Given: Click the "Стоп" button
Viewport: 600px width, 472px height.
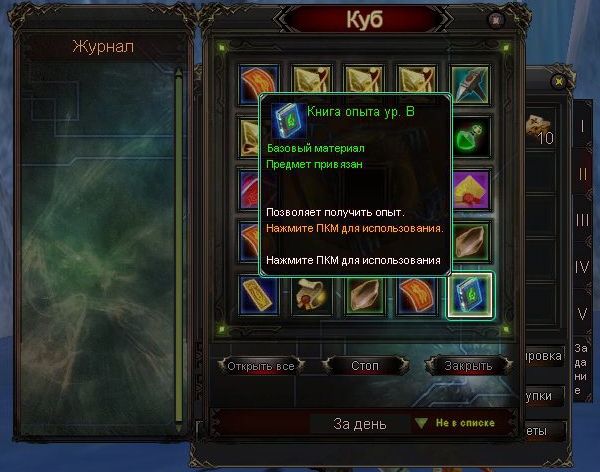Looking at the screenshot, I should (x=365, y=366).
